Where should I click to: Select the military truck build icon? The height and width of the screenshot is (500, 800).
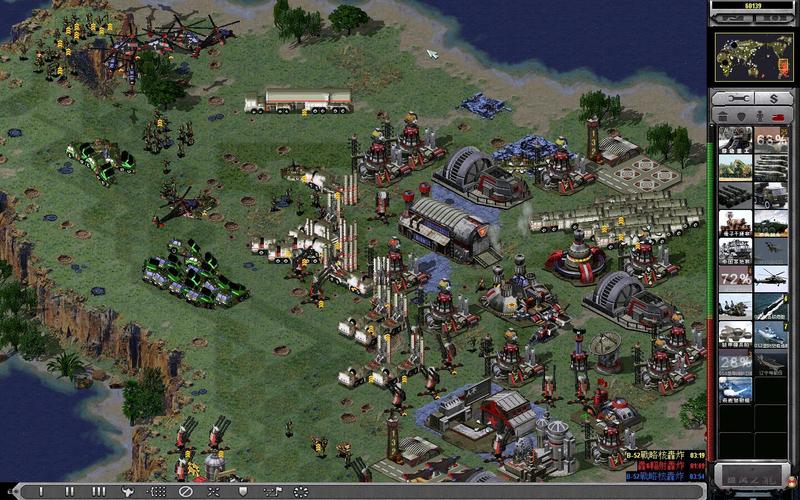click(x=770, y=194)
